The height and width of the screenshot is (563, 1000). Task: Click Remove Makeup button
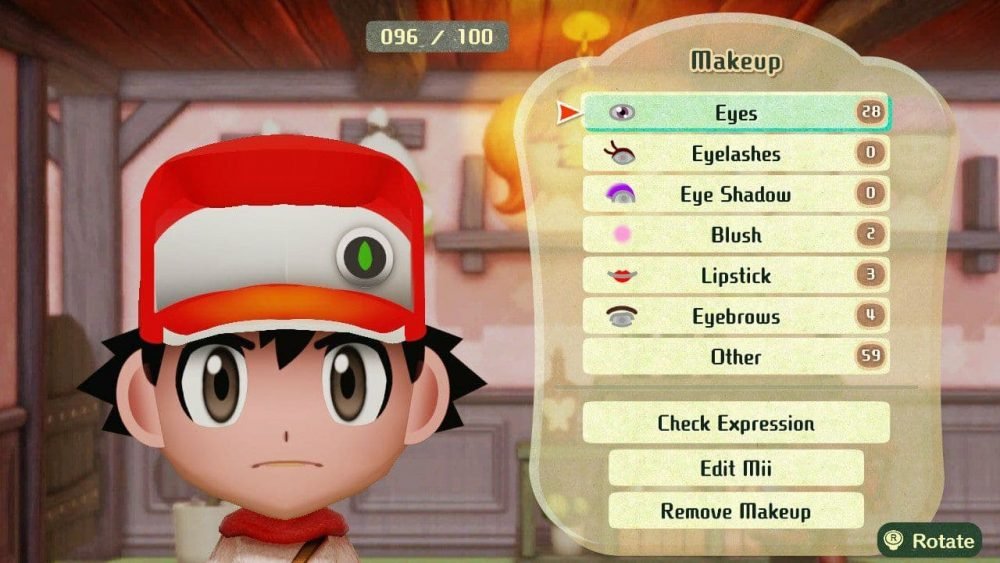coord(736,511)
